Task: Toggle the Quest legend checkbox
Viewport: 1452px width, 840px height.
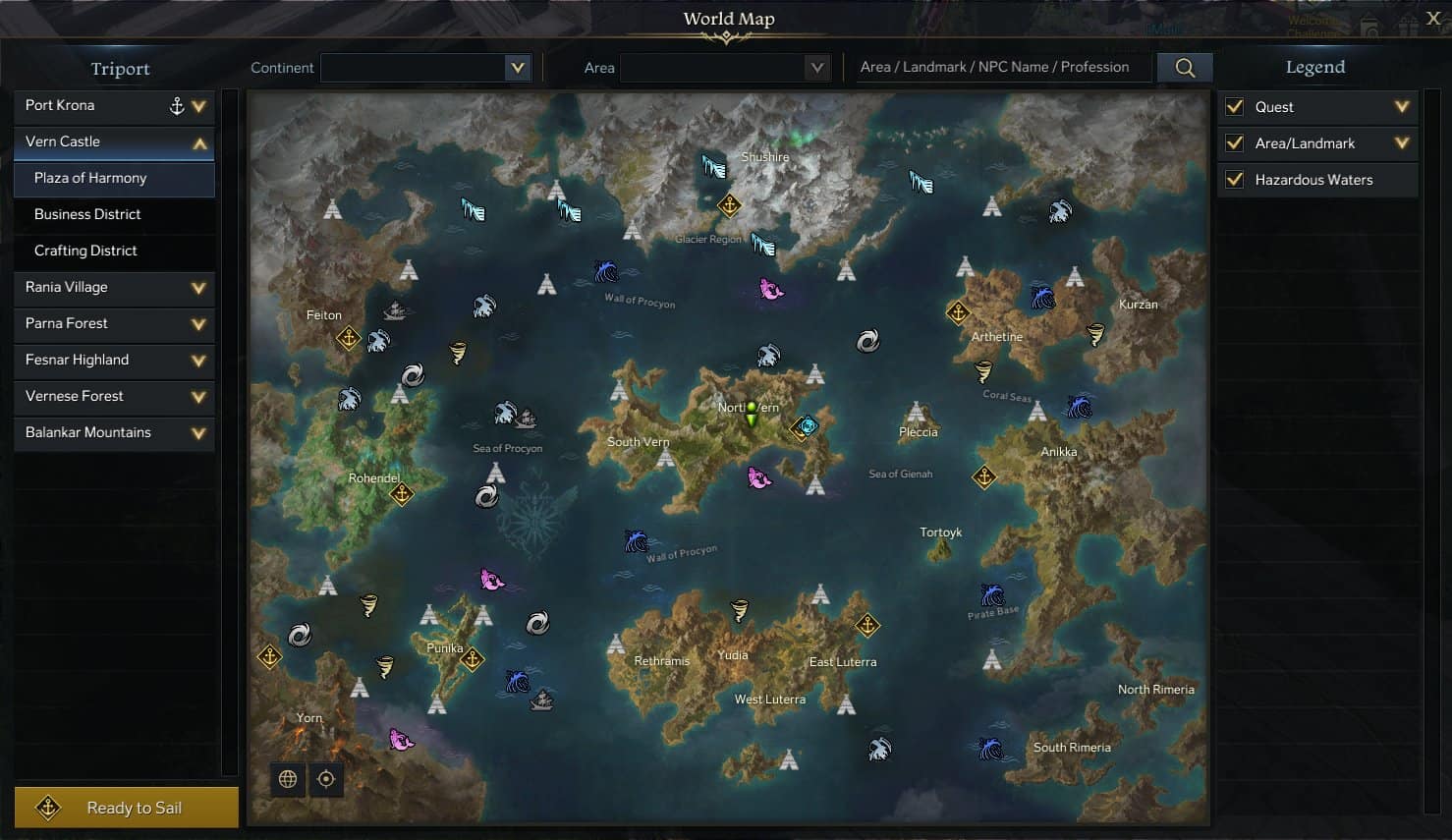Action: (x=1235, y=107)
